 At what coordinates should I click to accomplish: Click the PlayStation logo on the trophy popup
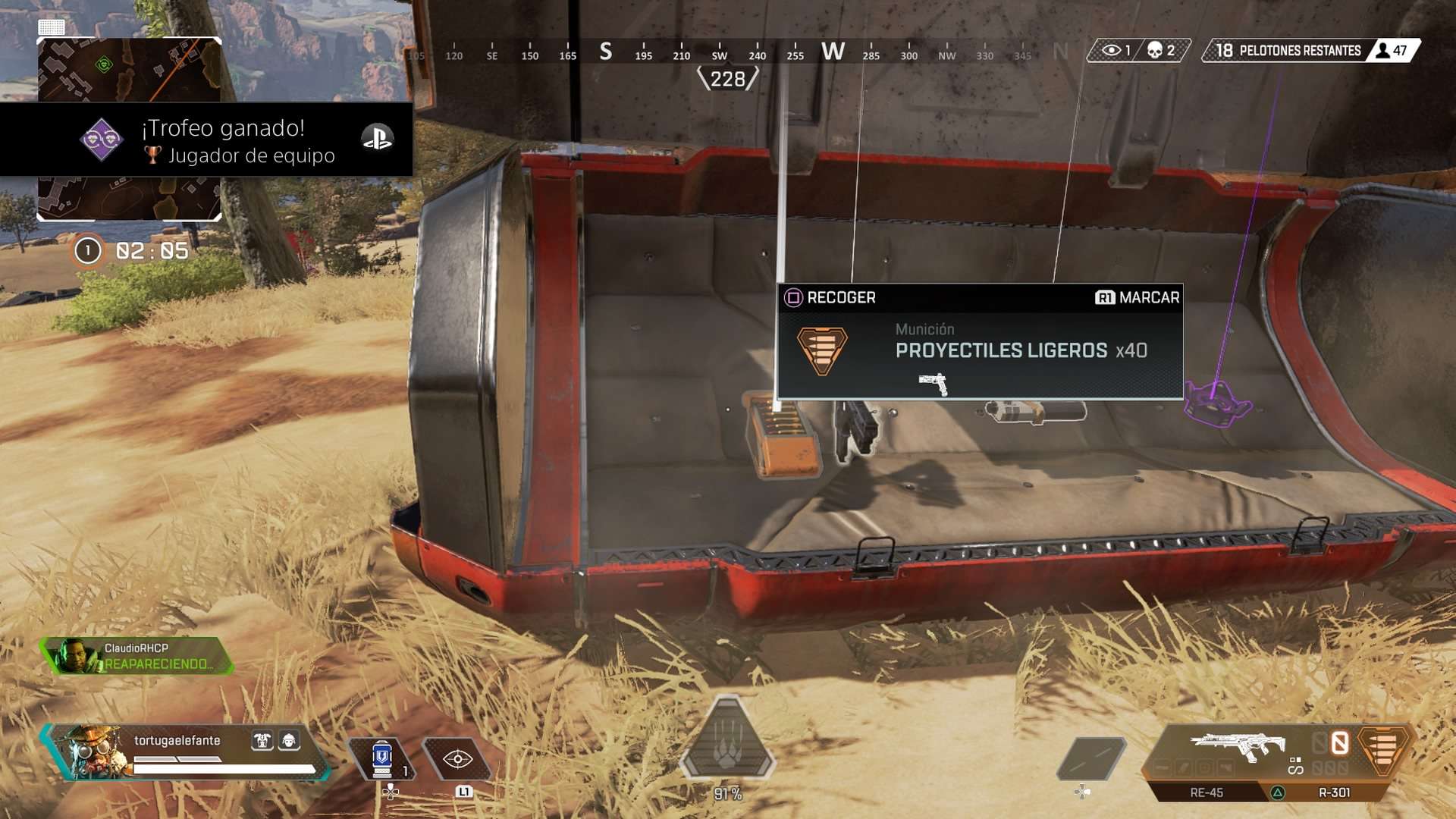(x=377, y=138)
